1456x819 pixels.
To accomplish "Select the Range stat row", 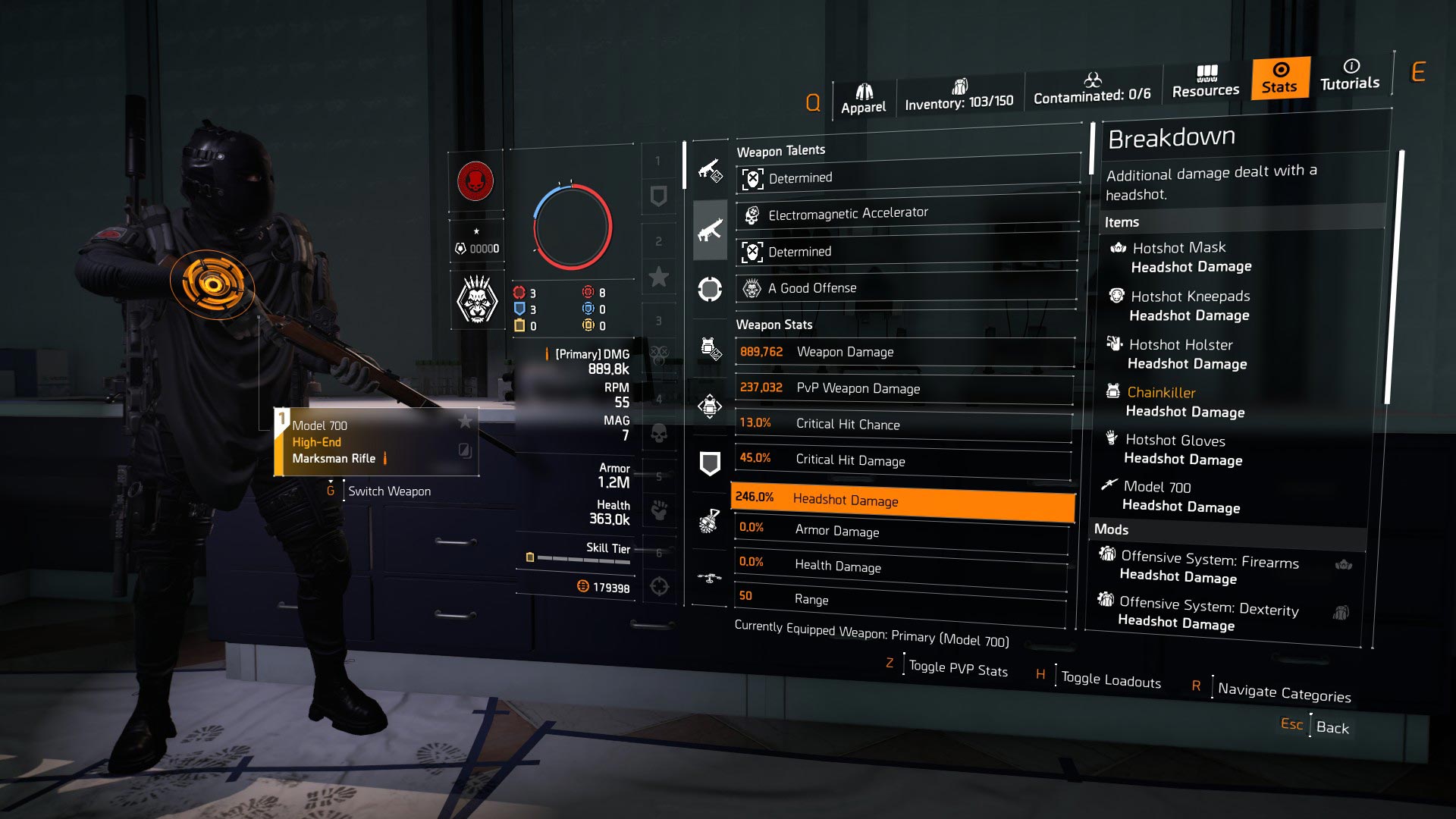I will pyautogui.click(x=899, y=599).
